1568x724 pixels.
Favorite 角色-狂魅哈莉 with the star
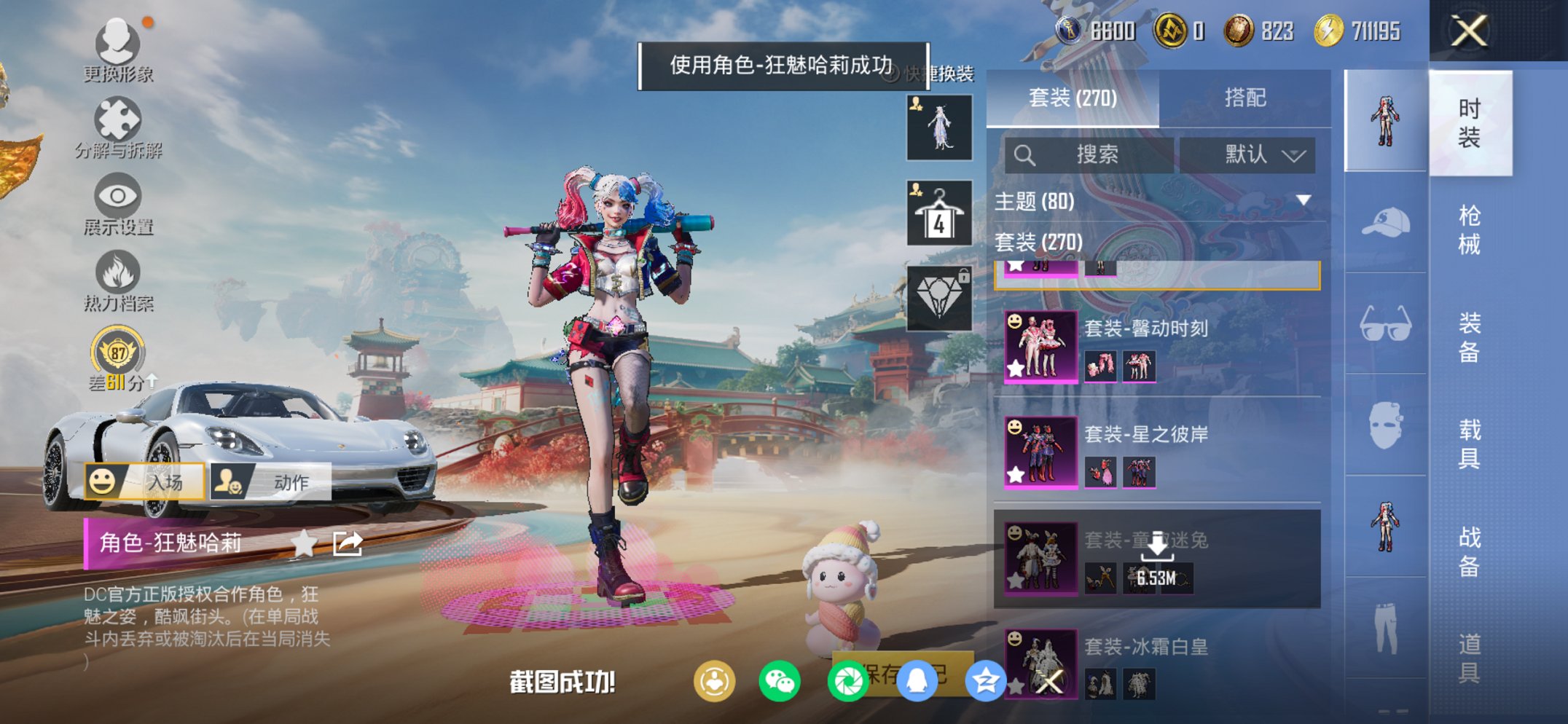(x=305, y=543)
